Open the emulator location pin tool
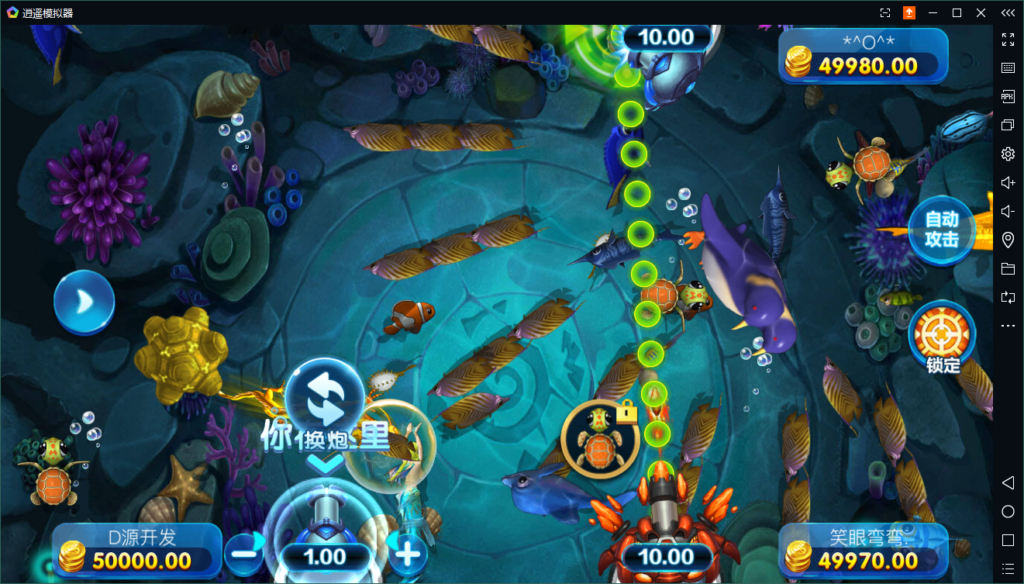The height and width of the screenshot is (584, 1024). (1008, 240)
